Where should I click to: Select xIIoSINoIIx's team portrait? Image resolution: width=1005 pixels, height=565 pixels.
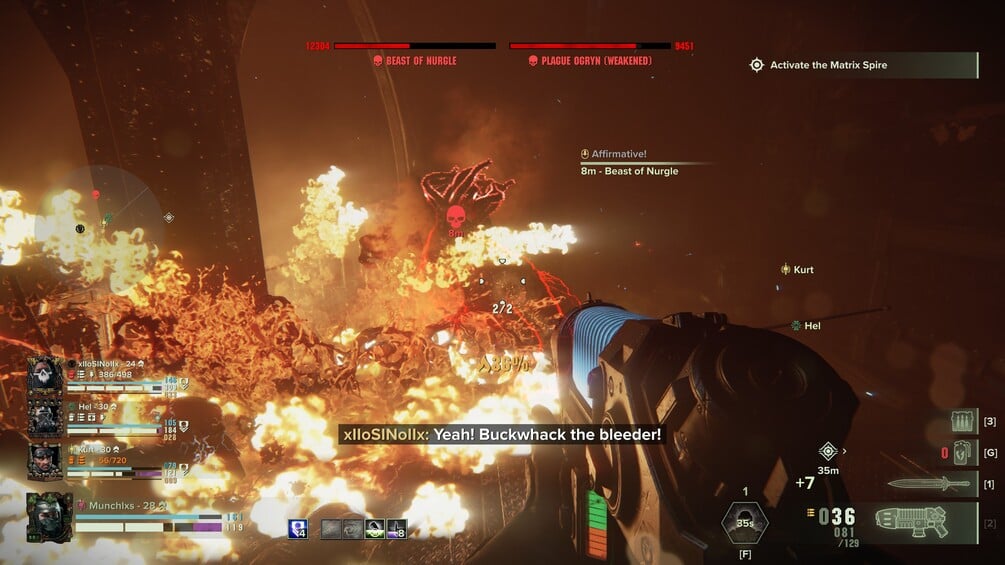pyautogui.click(x=46, y=375)
